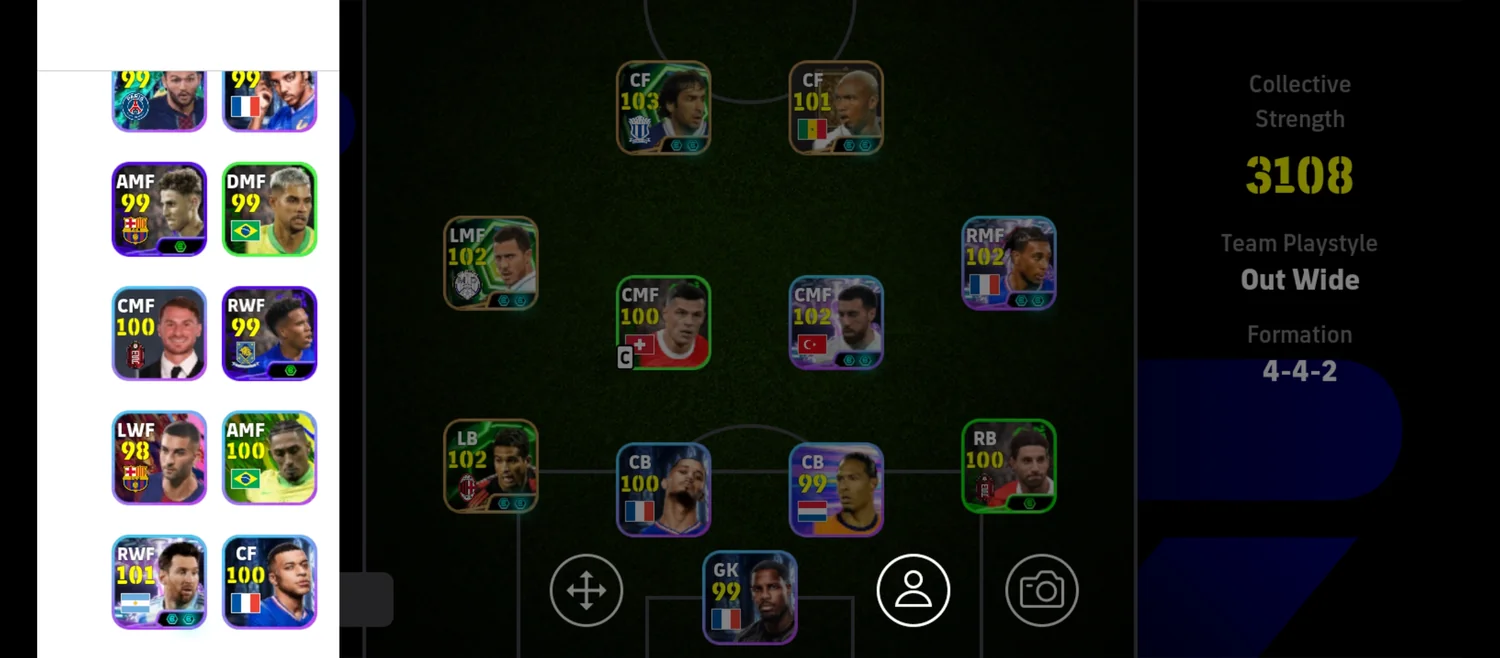Select the LB 102 player card
Screen dimensions: 1500x658
coord(491,466)
